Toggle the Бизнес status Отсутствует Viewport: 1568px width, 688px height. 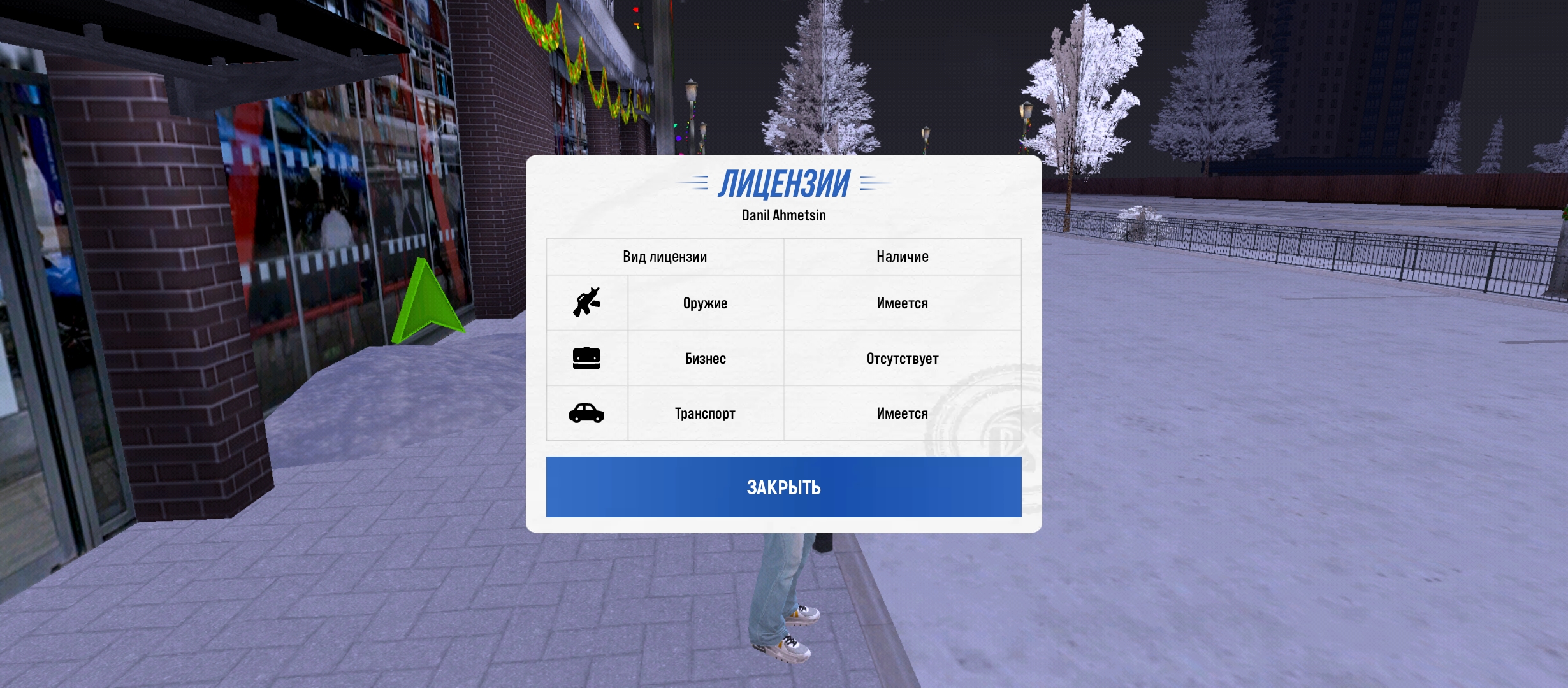pos(901,358)
